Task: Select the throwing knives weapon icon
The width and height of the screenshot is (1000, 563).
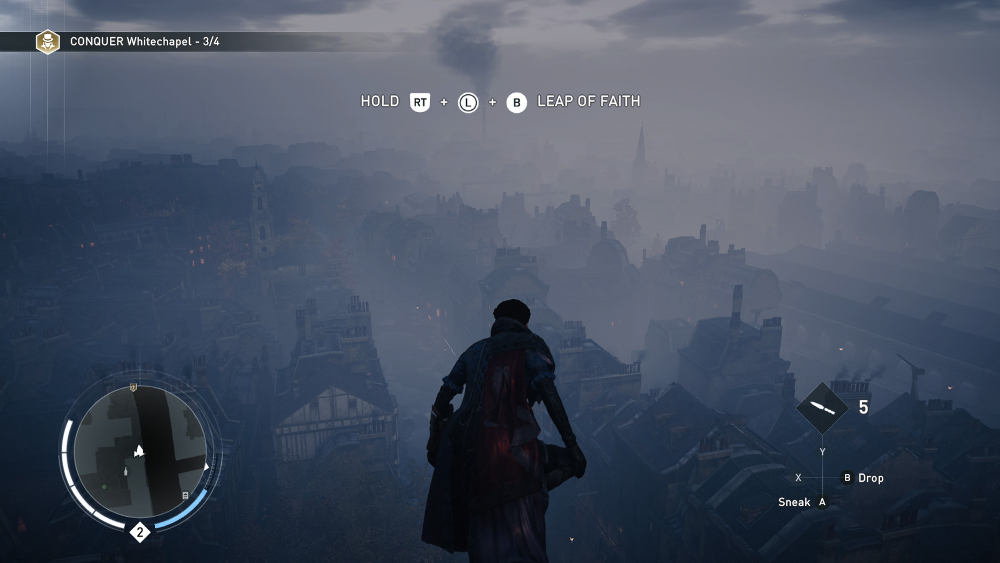Action: [822, 407]
